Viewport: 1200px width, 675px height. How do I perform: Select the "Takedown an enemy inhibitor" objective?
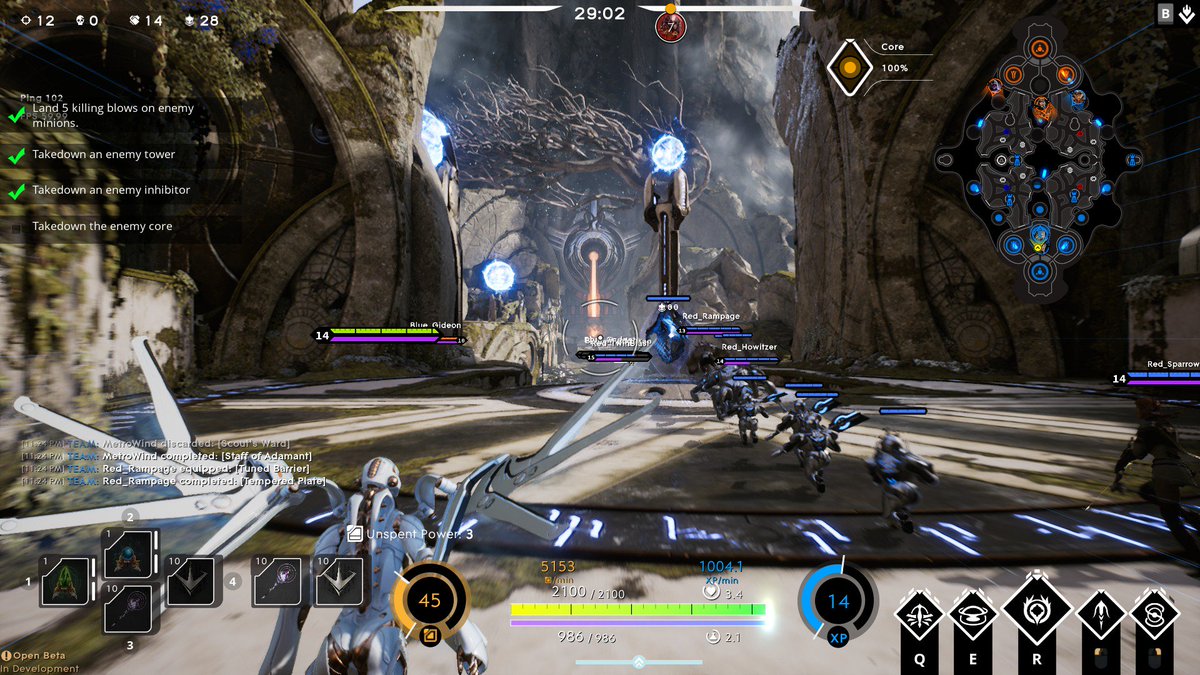110,190
